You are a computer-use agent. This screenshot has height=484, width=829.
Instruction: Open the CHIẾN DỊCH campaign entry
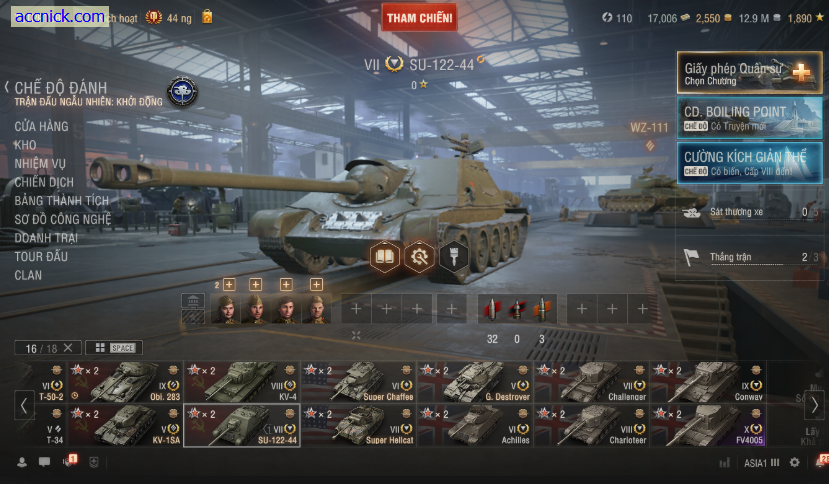click(44, 182)
